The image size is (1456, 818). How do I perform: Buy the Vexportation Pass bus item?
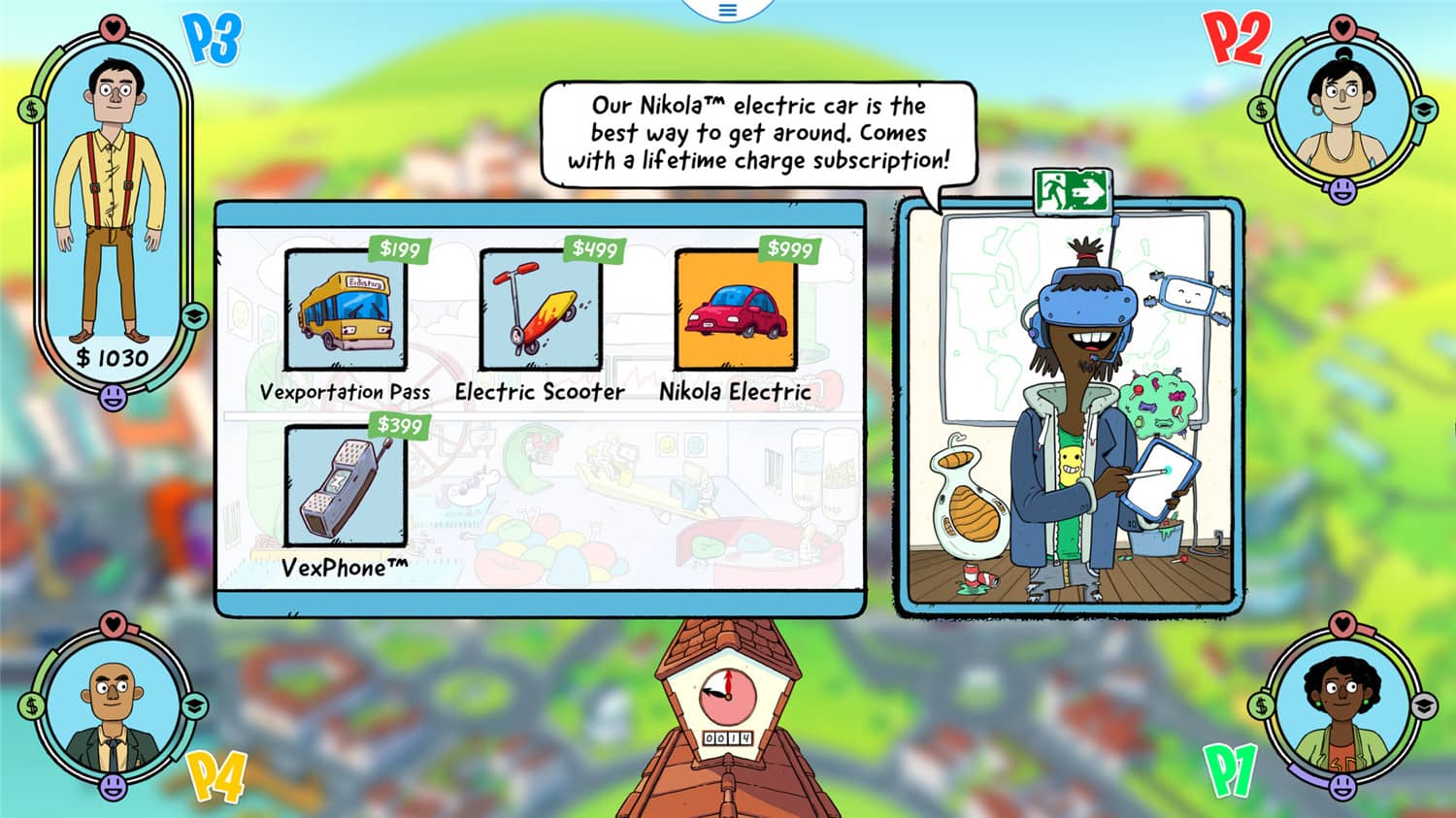[346, 310]
